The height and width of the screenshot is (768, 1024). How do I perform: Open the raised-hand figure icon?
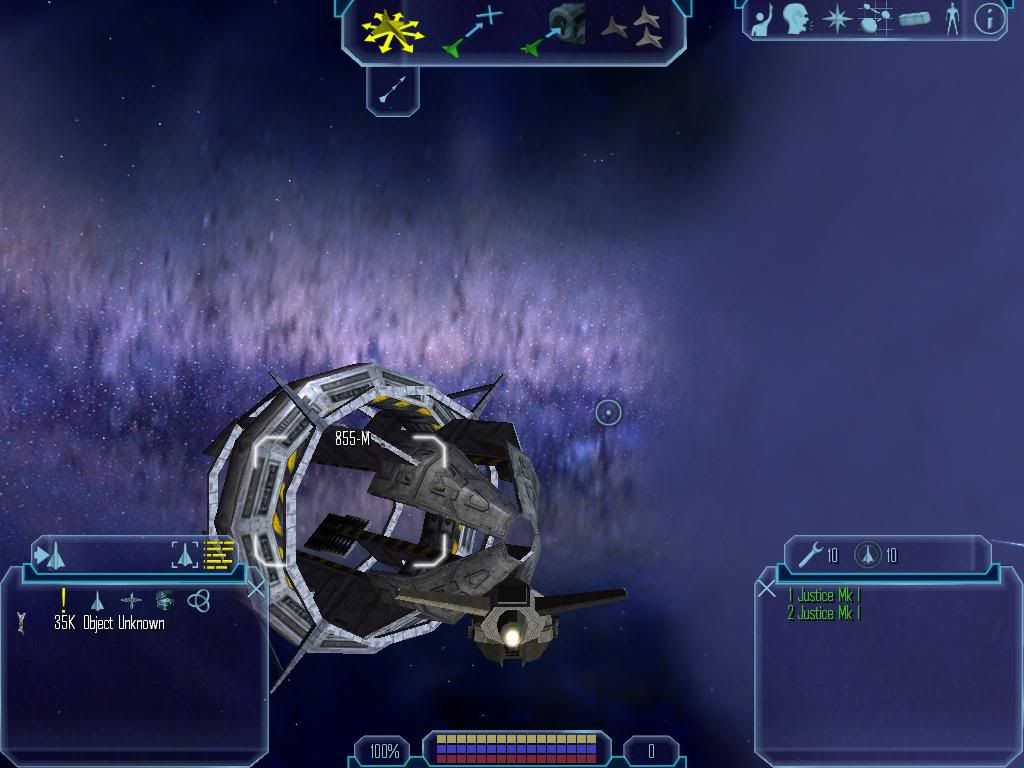click(763, 19)
